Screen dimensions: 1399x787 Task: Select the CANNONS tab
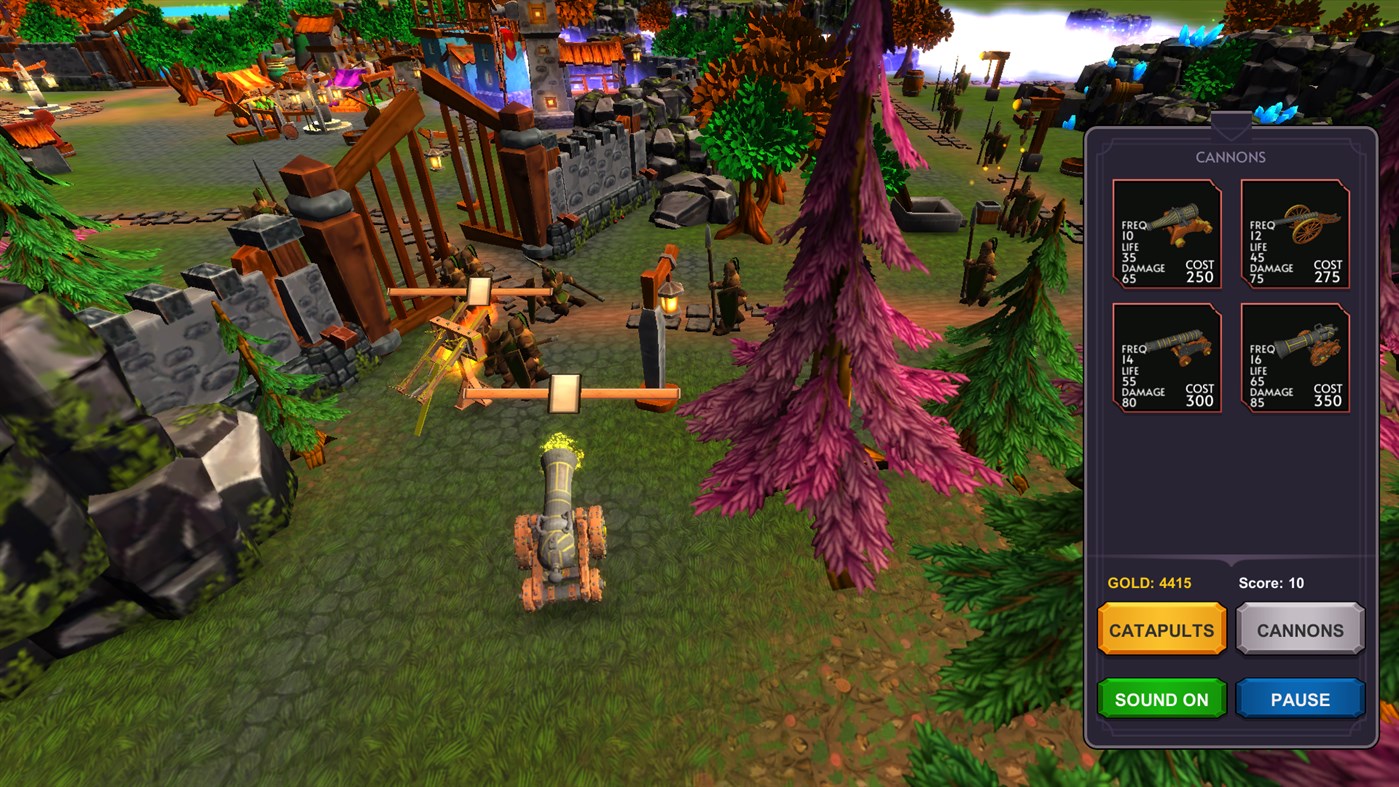[x=1300, y=629]
